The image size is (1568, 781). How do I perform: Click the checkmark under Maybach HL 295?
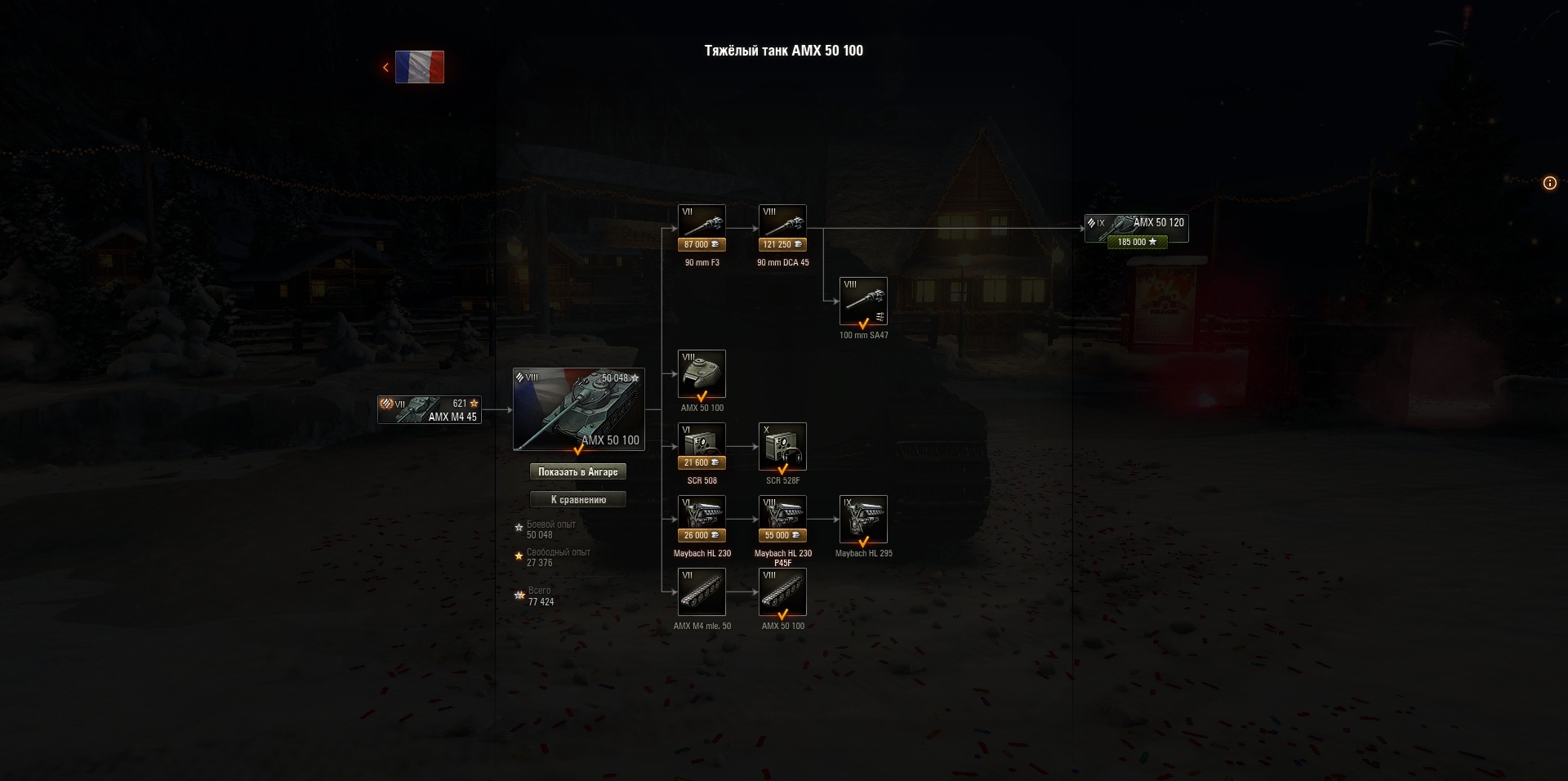pyautogui.click(x=863, y=541)
